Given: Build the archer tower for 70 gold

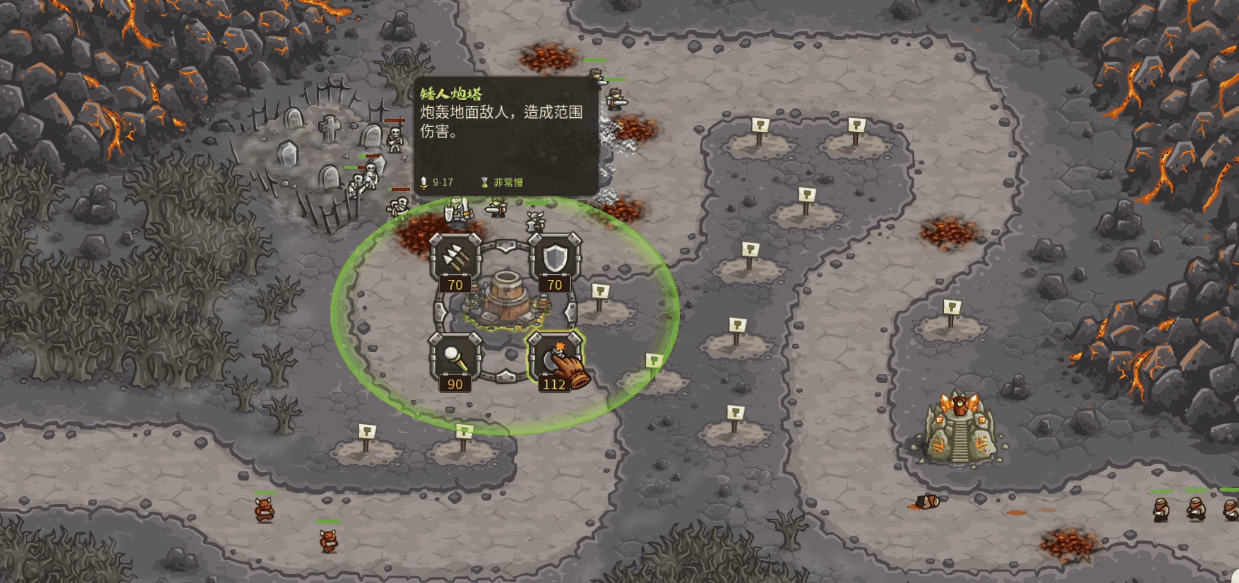Looking at the screenshot, I should point(454,258).
